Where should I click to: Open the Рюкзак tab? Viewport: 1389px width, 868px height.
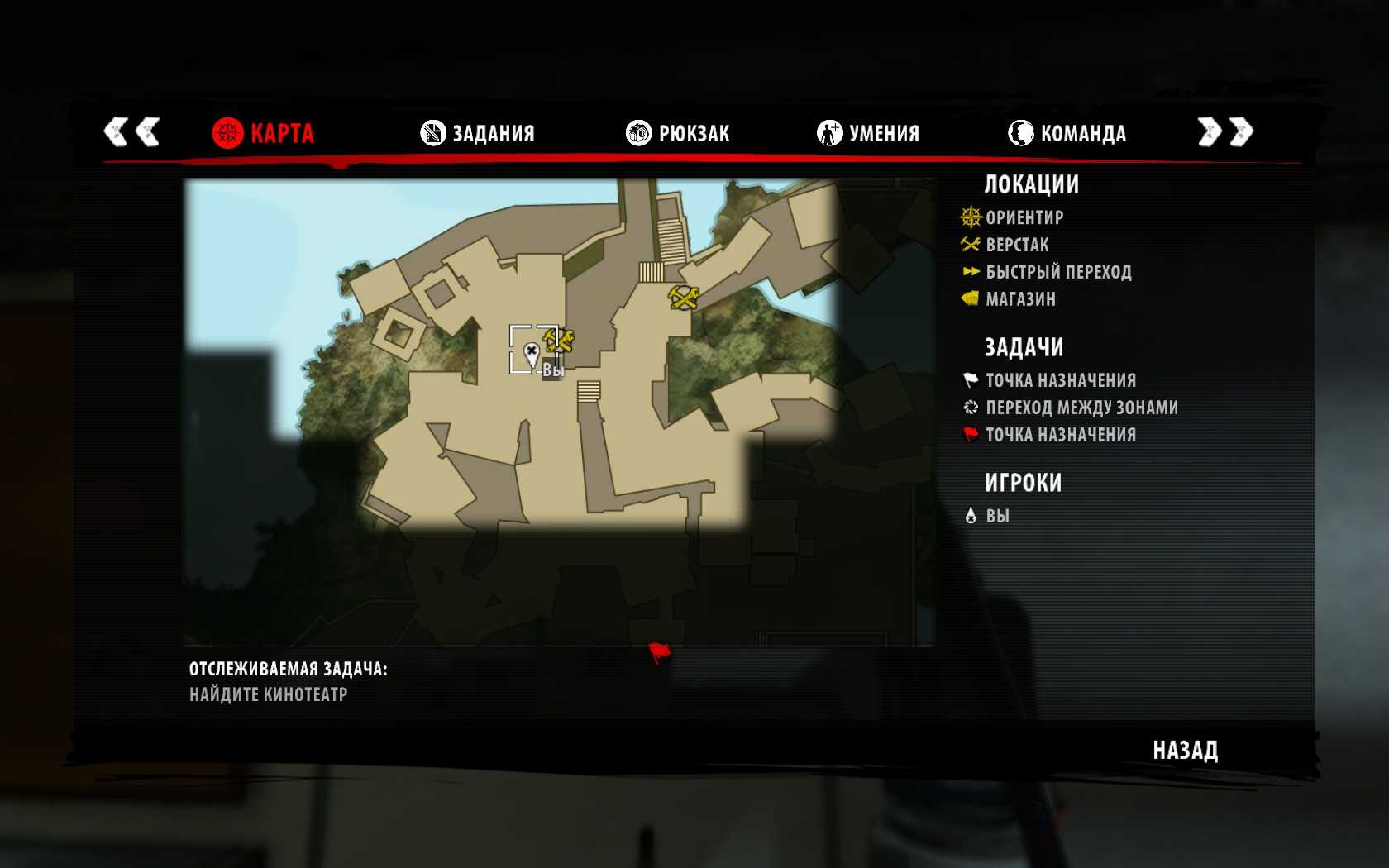(x=678, y=133)
